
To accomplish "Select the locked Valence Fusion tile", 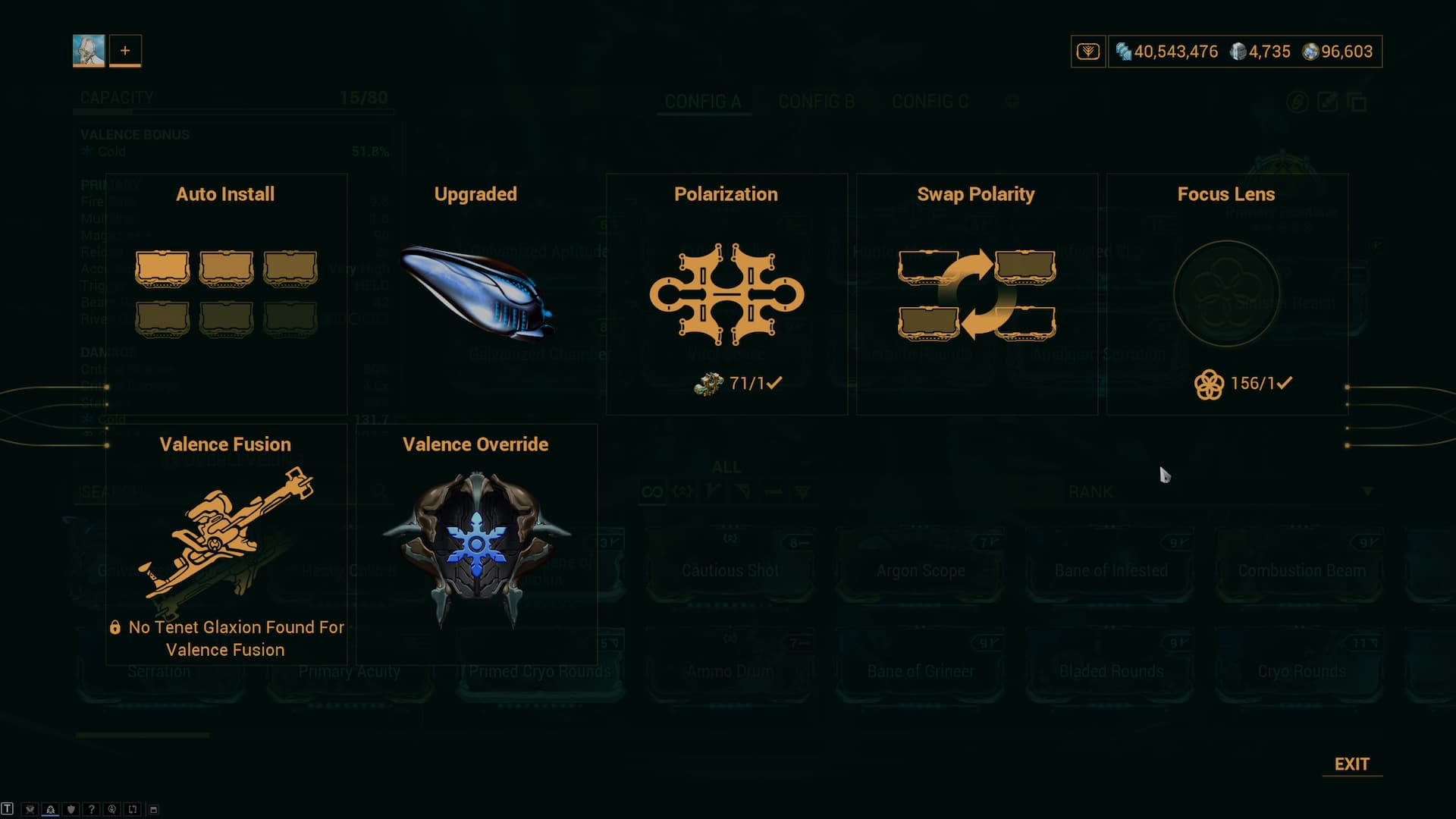I will point(226,544).
